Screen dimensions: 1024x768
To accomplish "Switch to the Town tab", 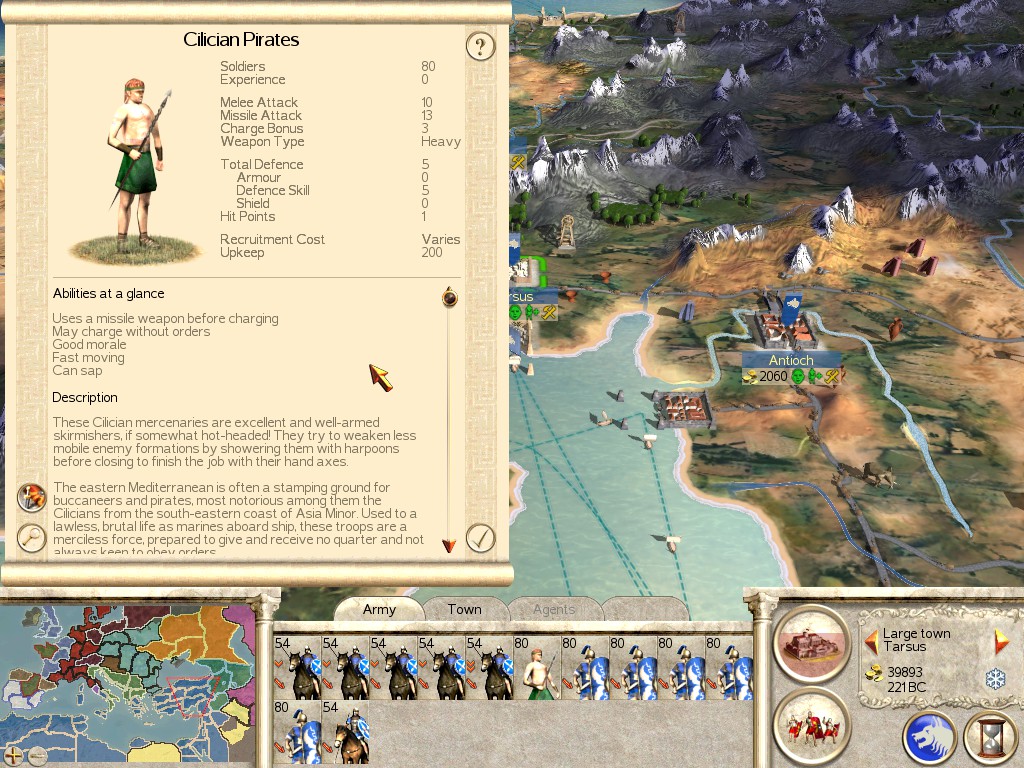I will click(464, 609).
